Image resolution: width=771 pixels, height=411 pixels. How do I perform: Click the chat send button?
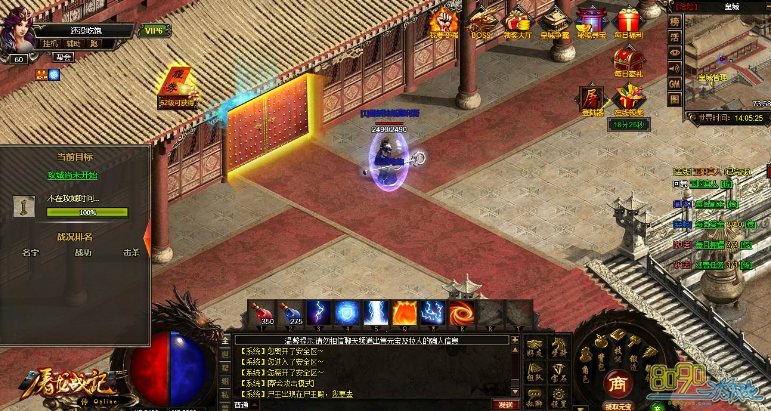pyautogui.click(x=507, y=404)
